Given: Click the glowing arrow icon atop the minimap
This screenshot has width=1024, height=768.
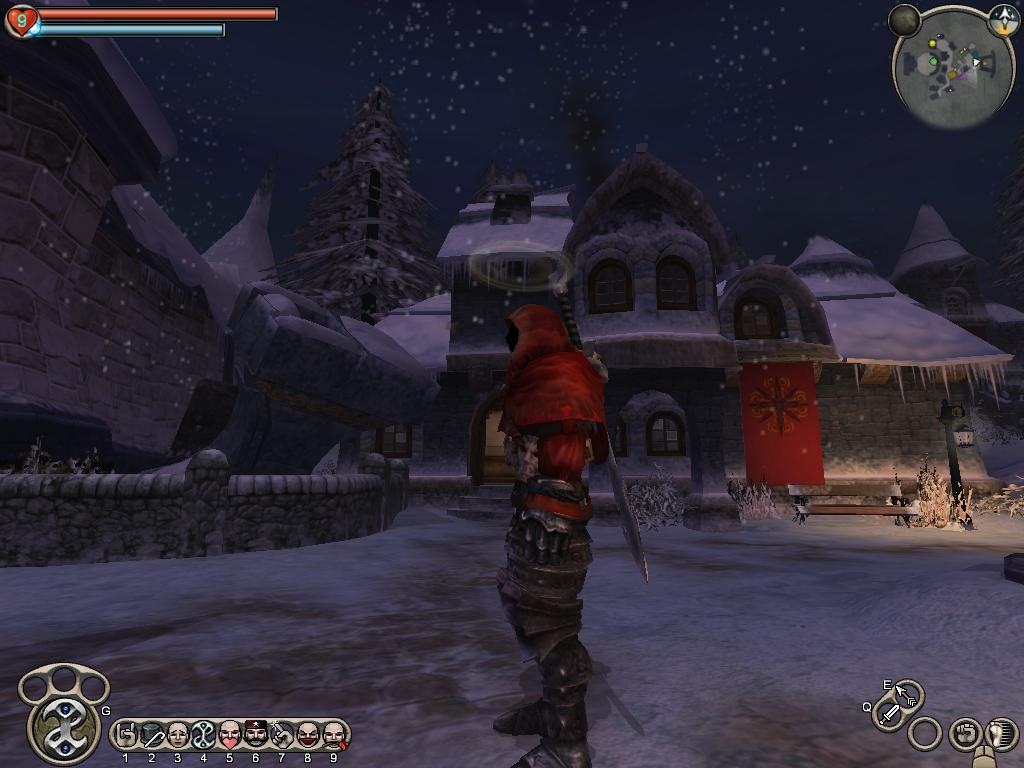Looking at the screenshot, I should point(1003,19).
